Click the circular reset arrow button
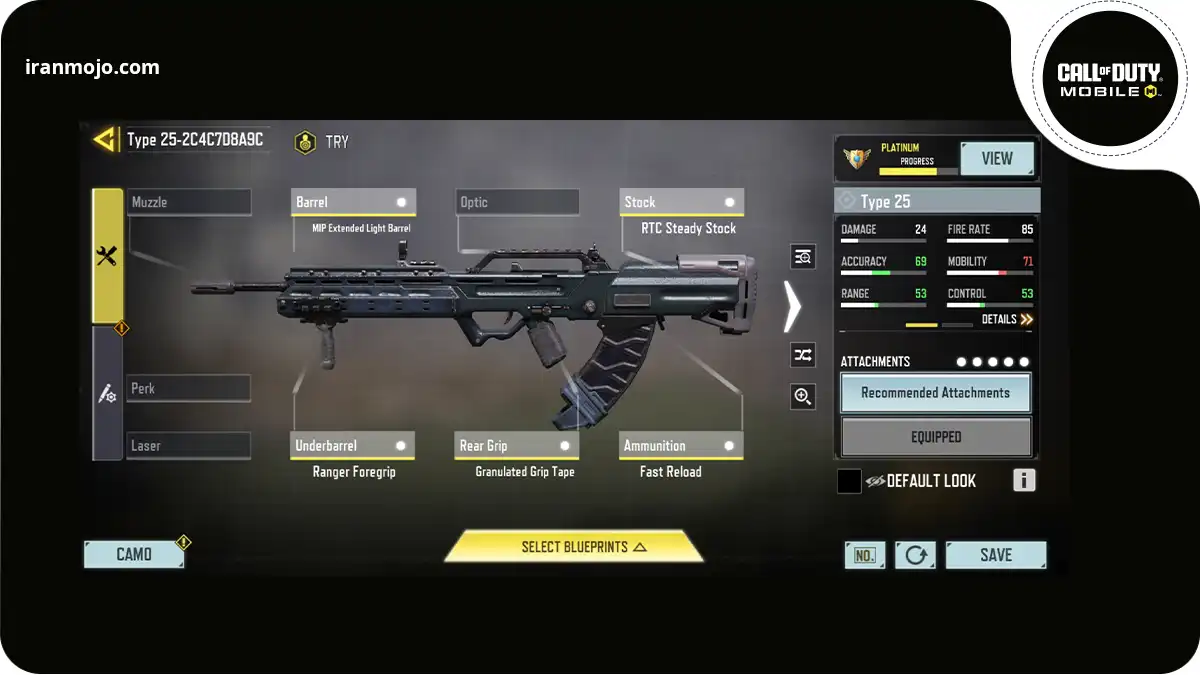 915,555
